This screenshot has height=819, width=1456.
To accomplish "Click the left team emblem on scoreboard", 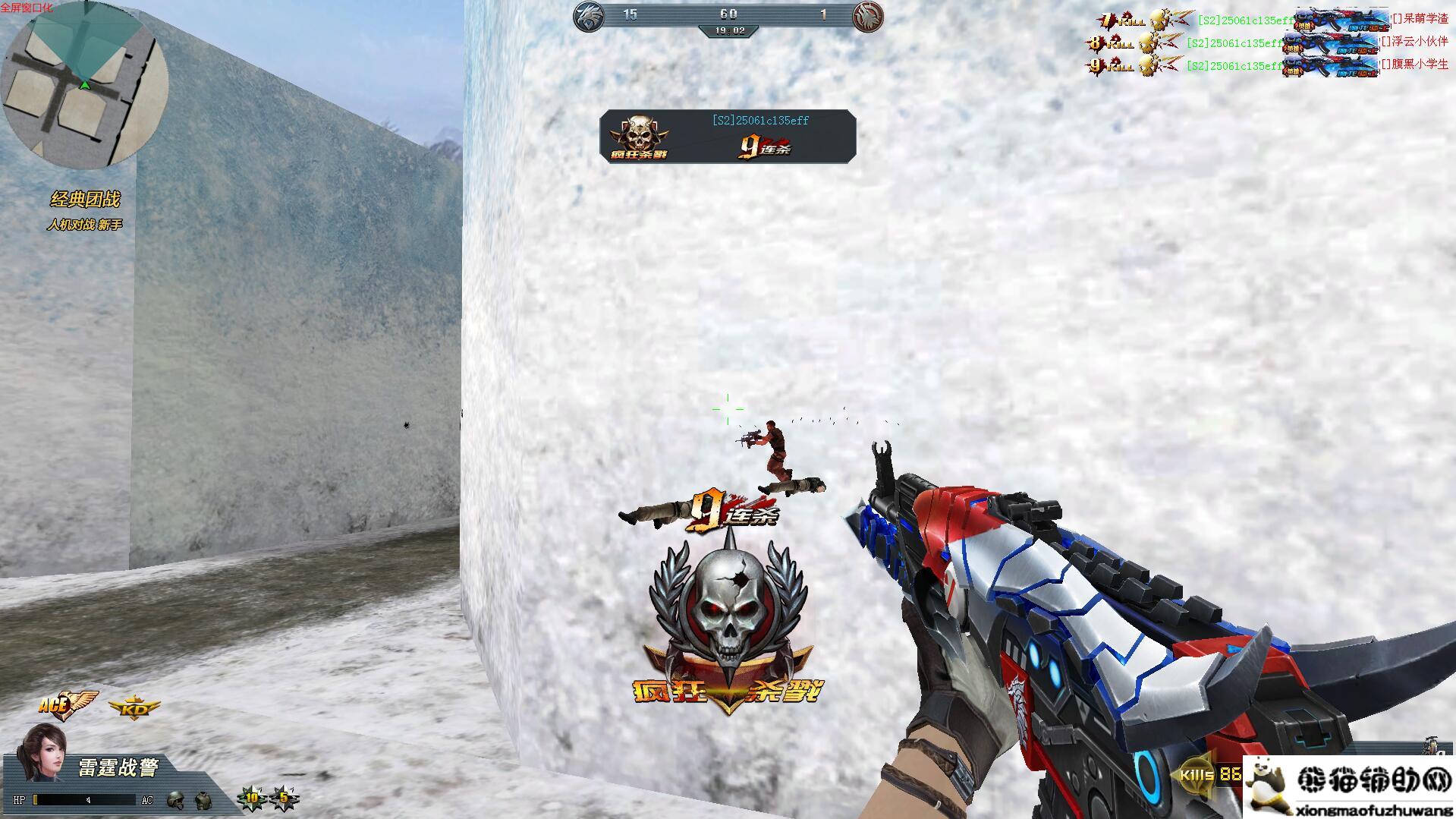I will (589, 16).
